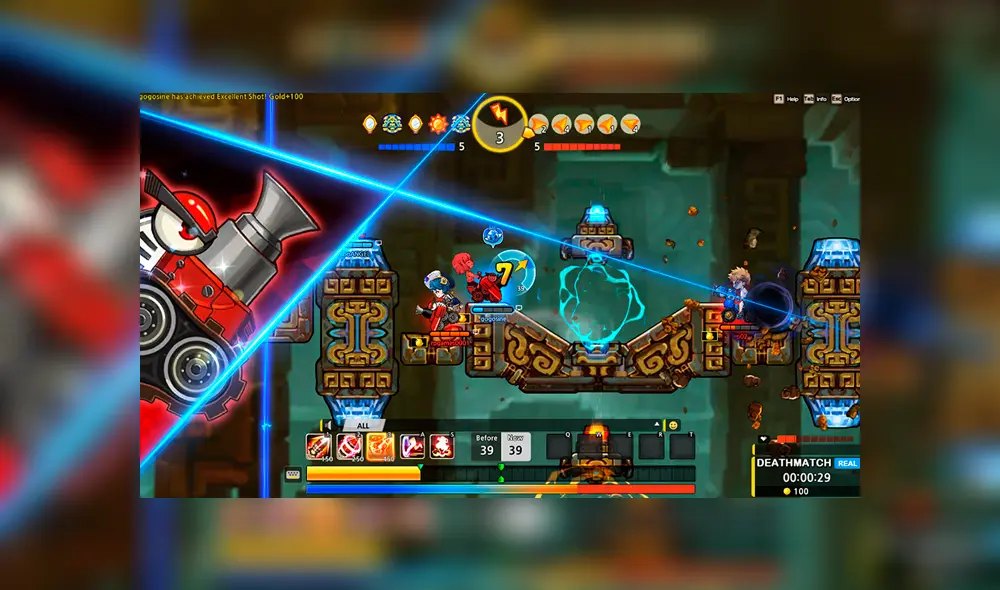The image size is (1000, 590).
Task: Select the first rocket shot skill icon
Action: [319, 446]
